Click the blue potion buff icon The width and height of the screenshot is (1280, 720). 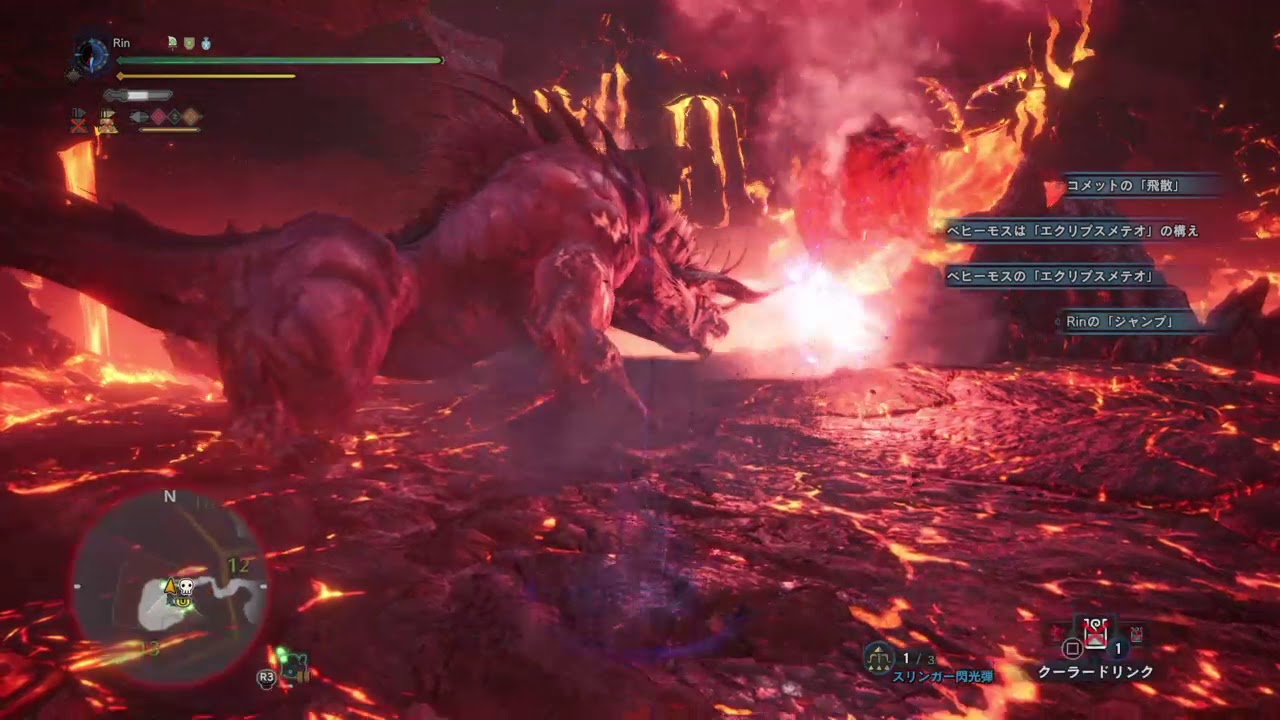tap(206, 43)
